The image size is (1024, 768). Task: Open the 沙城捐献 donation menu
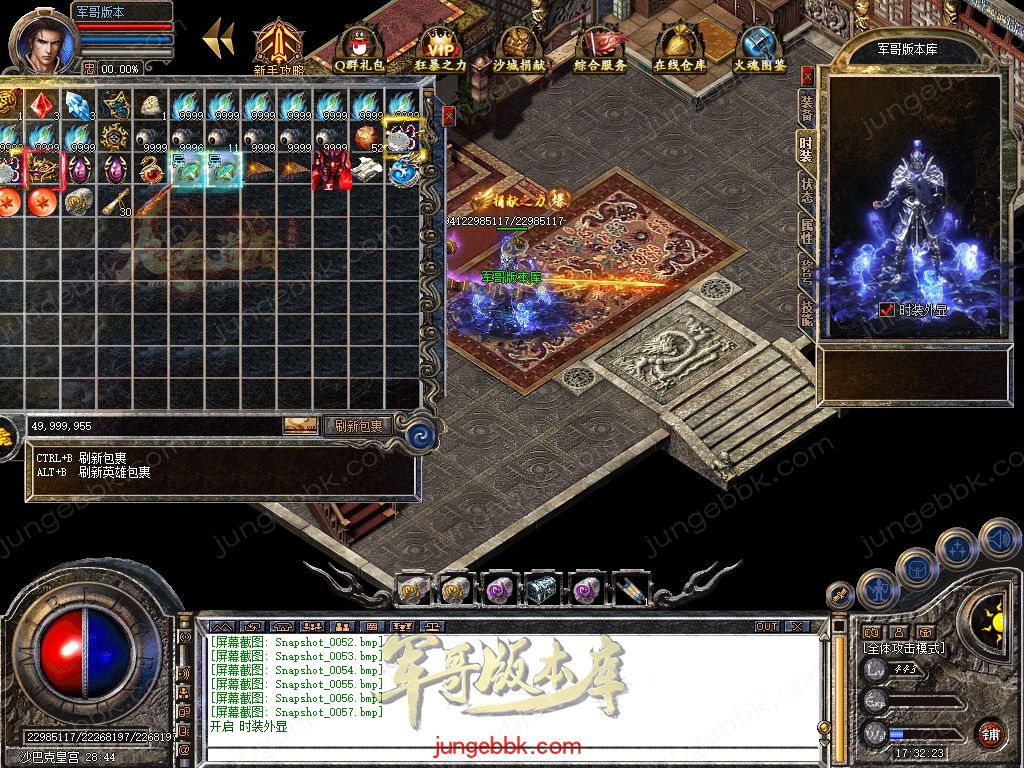[519, 48]
